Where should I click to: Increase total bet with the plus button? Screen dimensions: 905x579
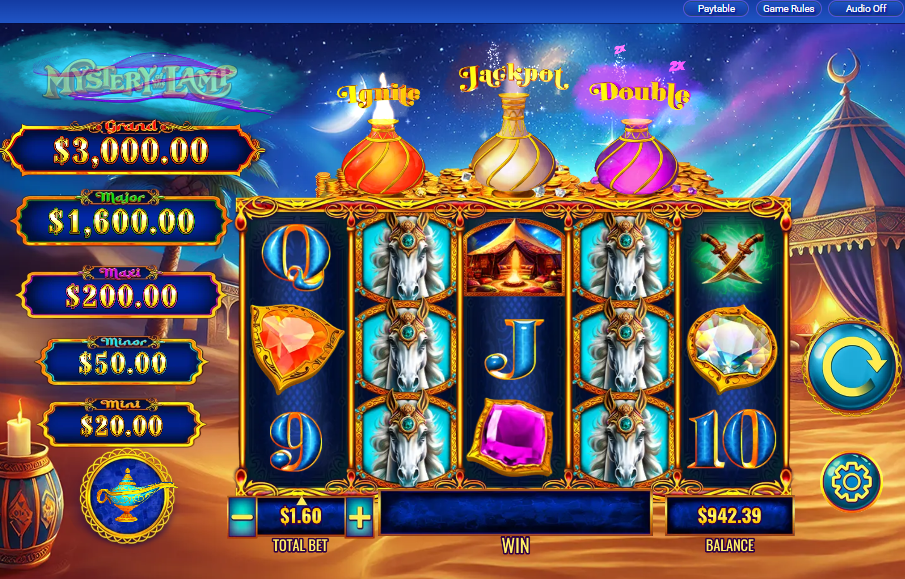(360, 517)
